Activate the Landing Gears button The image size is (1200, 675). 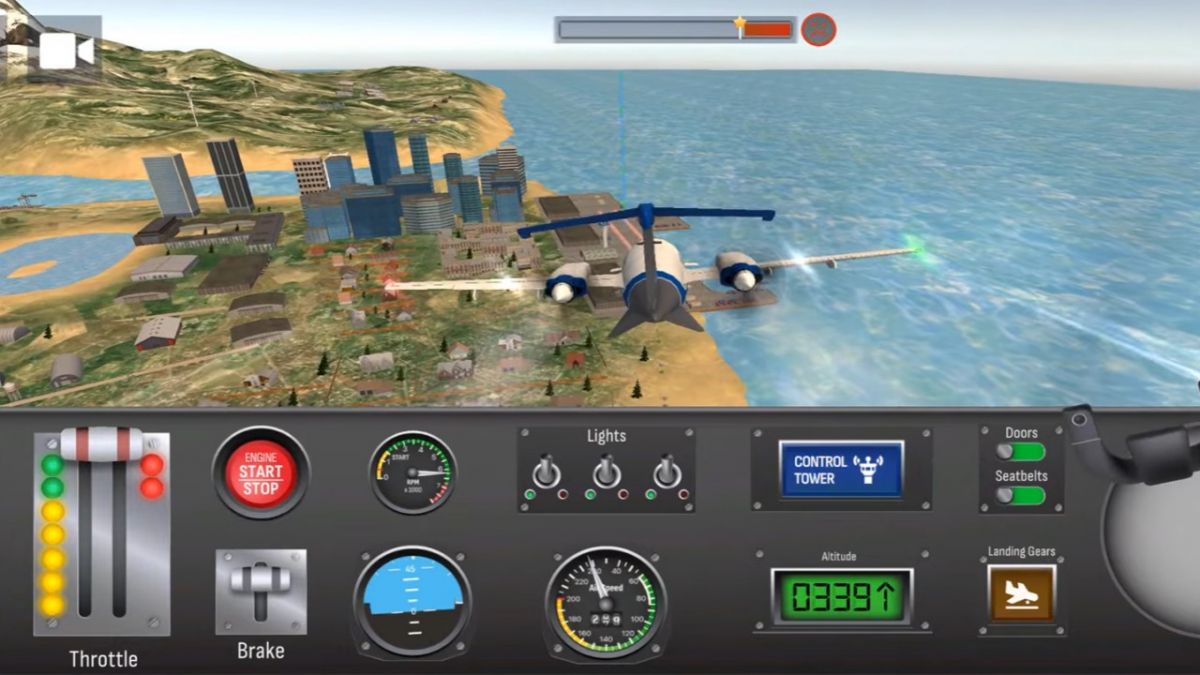point(1021,594)
